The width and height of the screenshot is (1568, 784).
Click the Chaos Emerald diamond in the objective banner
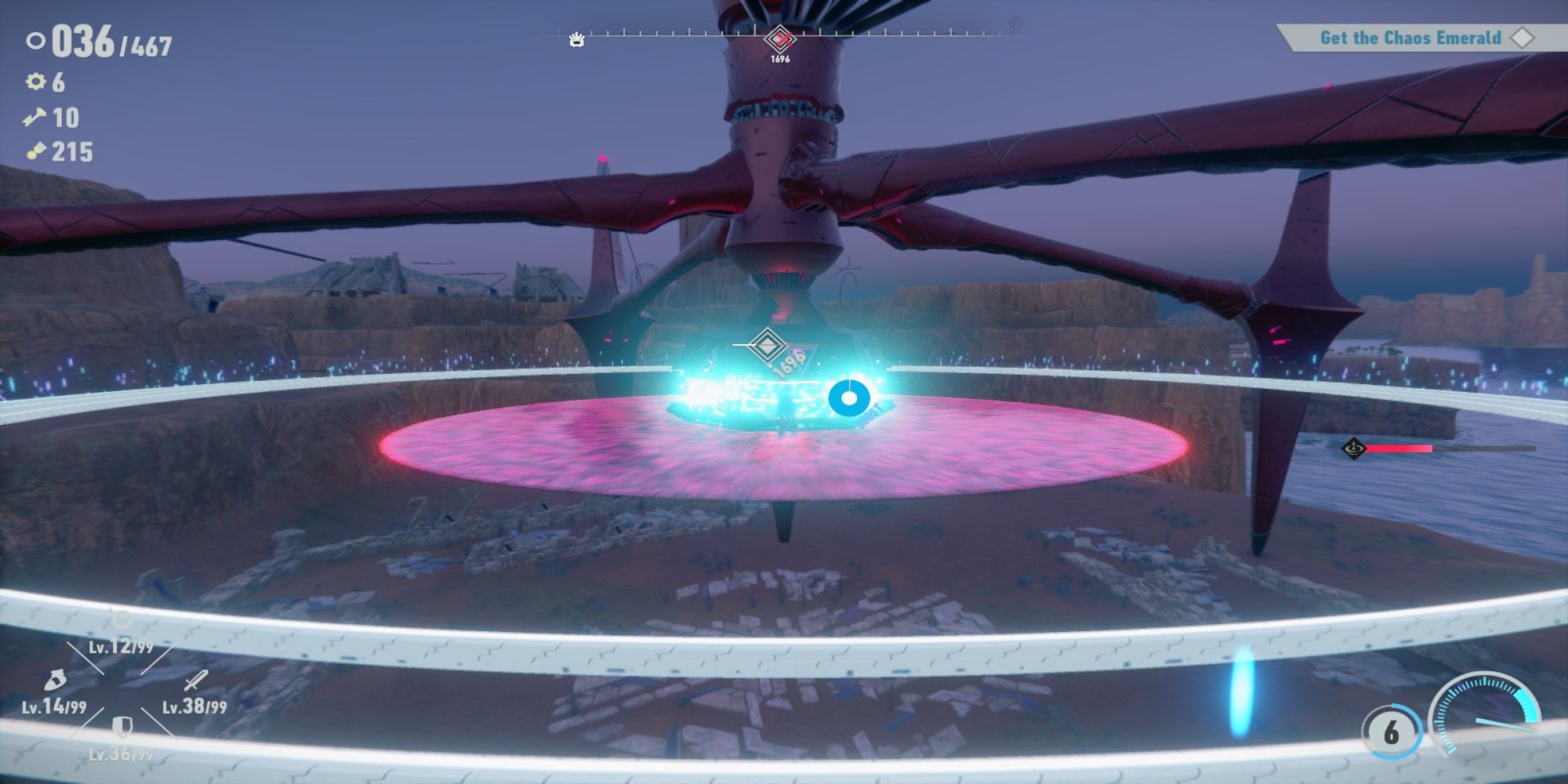(x=1523, y=37)
